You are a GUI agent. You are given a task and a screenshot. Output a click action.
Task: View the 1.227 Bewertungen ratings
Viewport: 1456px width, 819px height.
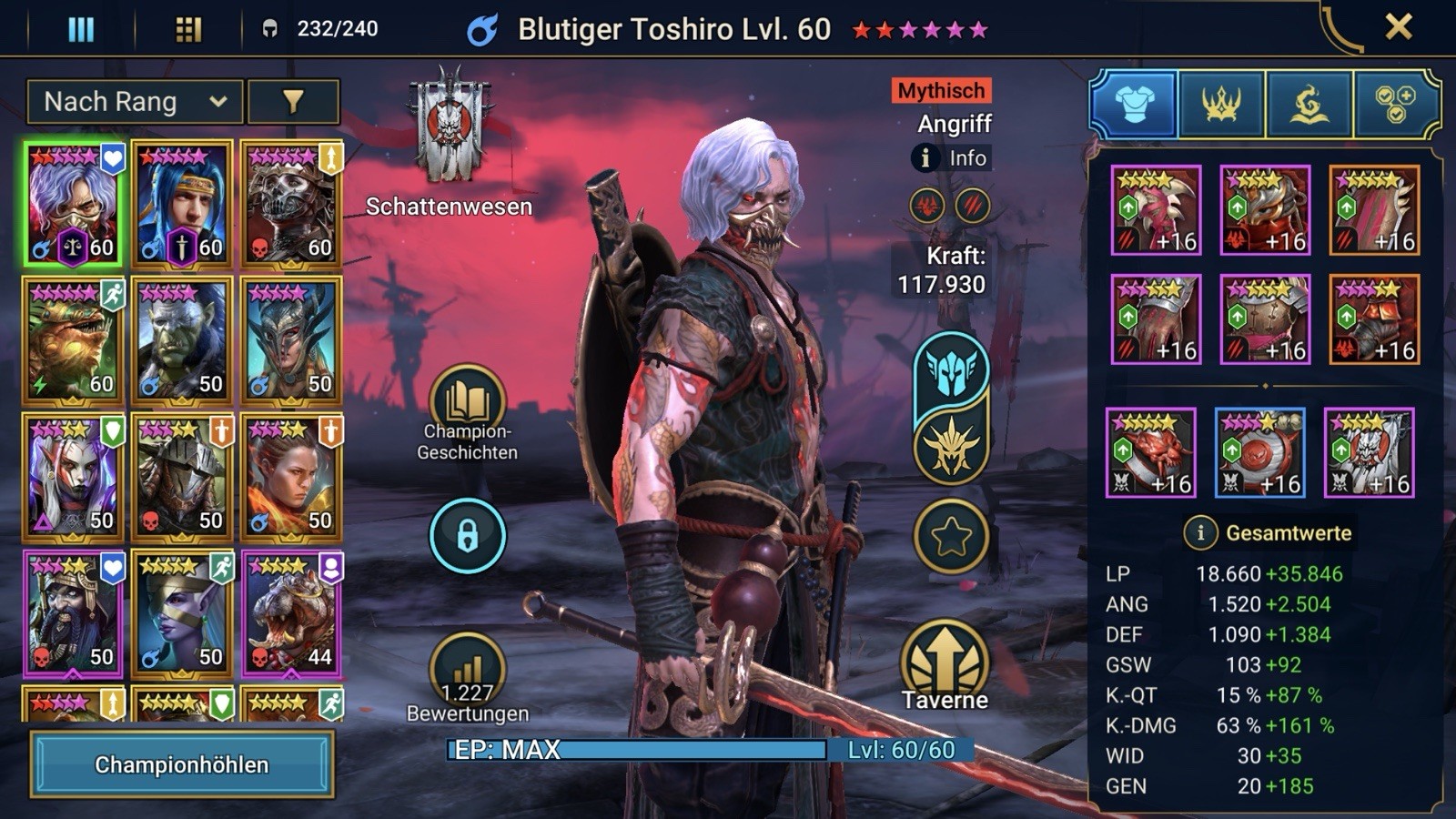(468, 673)
